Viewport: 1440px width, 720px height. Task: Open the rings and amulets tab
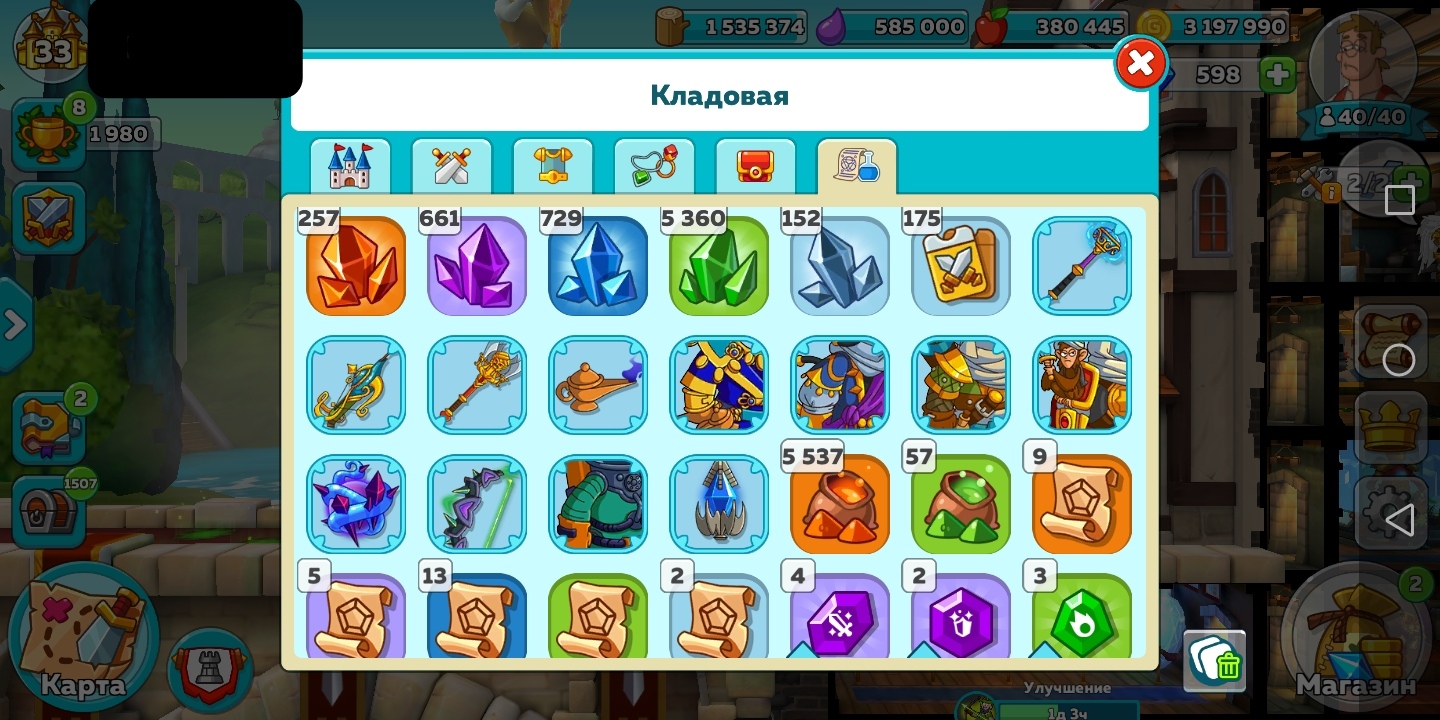tap(654, 166)
